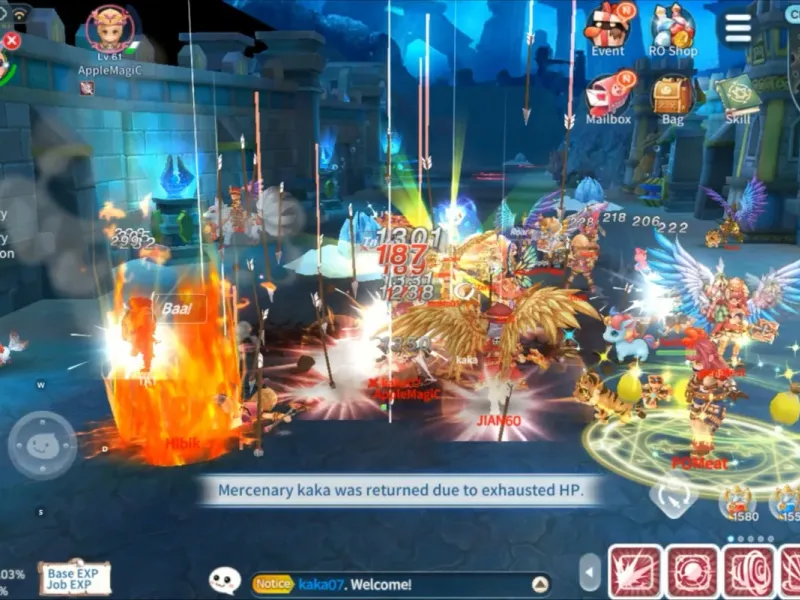Click the Notice chat bar
The height and width of the screenshot is (600, 800).
[x=390, y=584]
